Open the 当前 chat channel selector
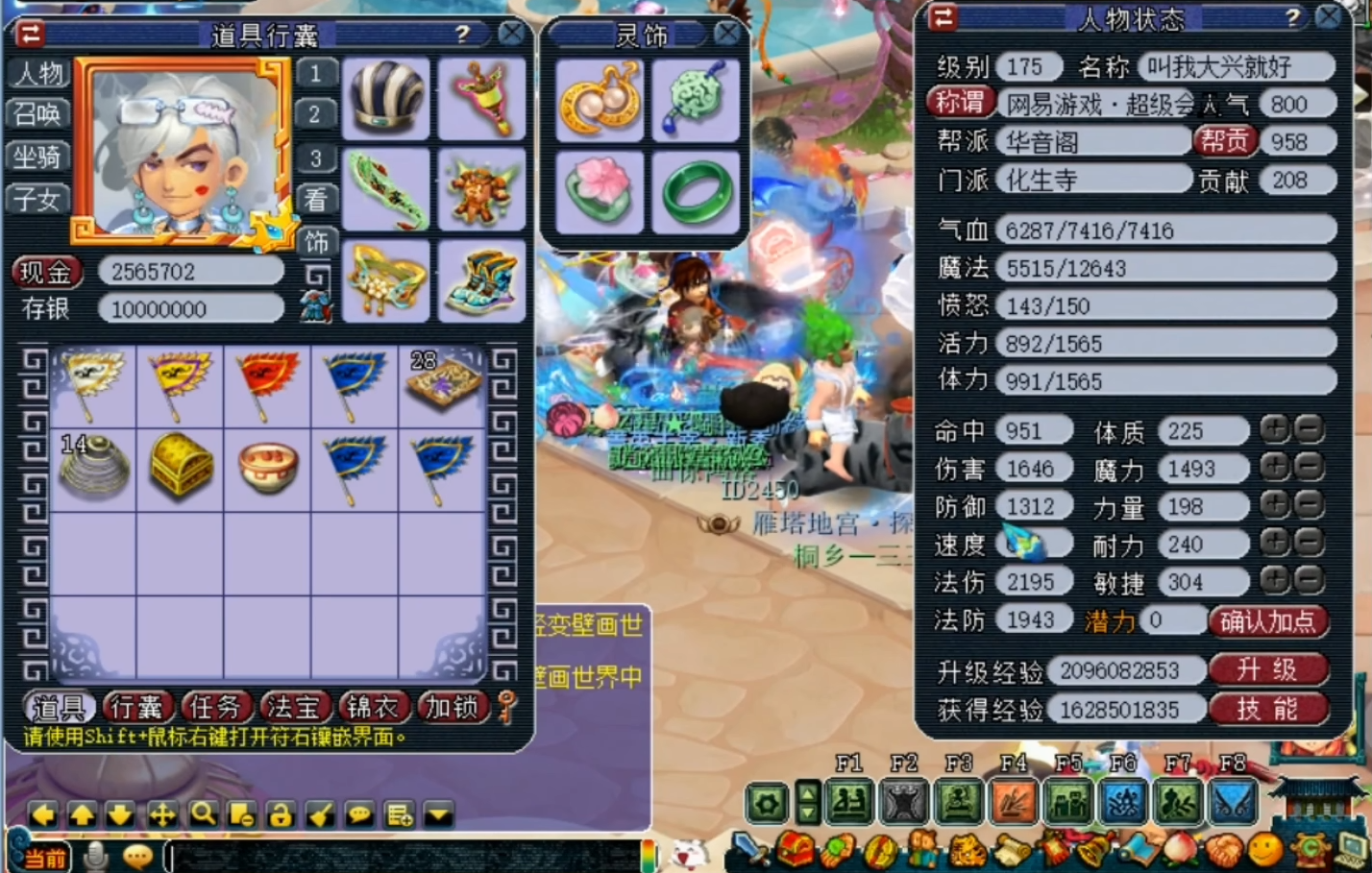Viewport: 1372px width, 873px height. 45,856
